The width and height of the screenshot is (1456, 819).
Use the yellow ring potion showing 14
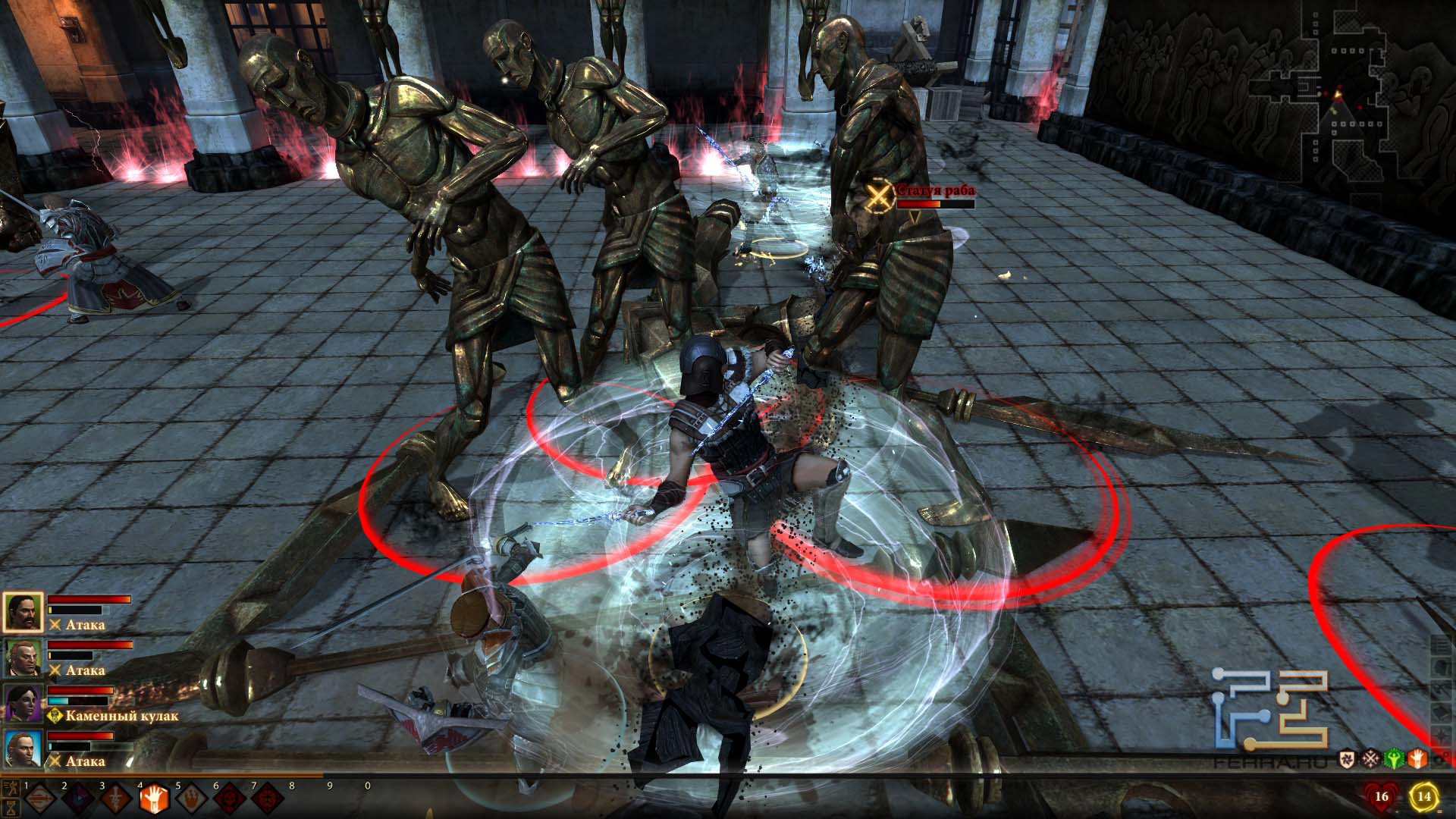[1424, 796]
